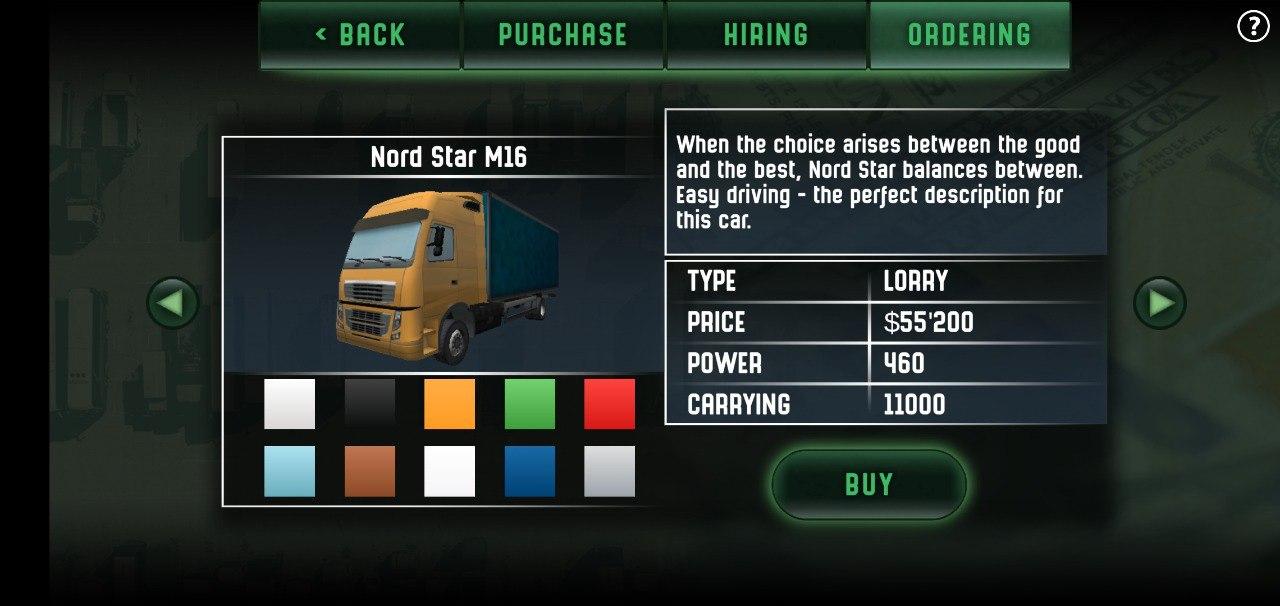Open help with the question mark icon
The width and height of the screenshot is (1280, 606).
point(1253,27)
